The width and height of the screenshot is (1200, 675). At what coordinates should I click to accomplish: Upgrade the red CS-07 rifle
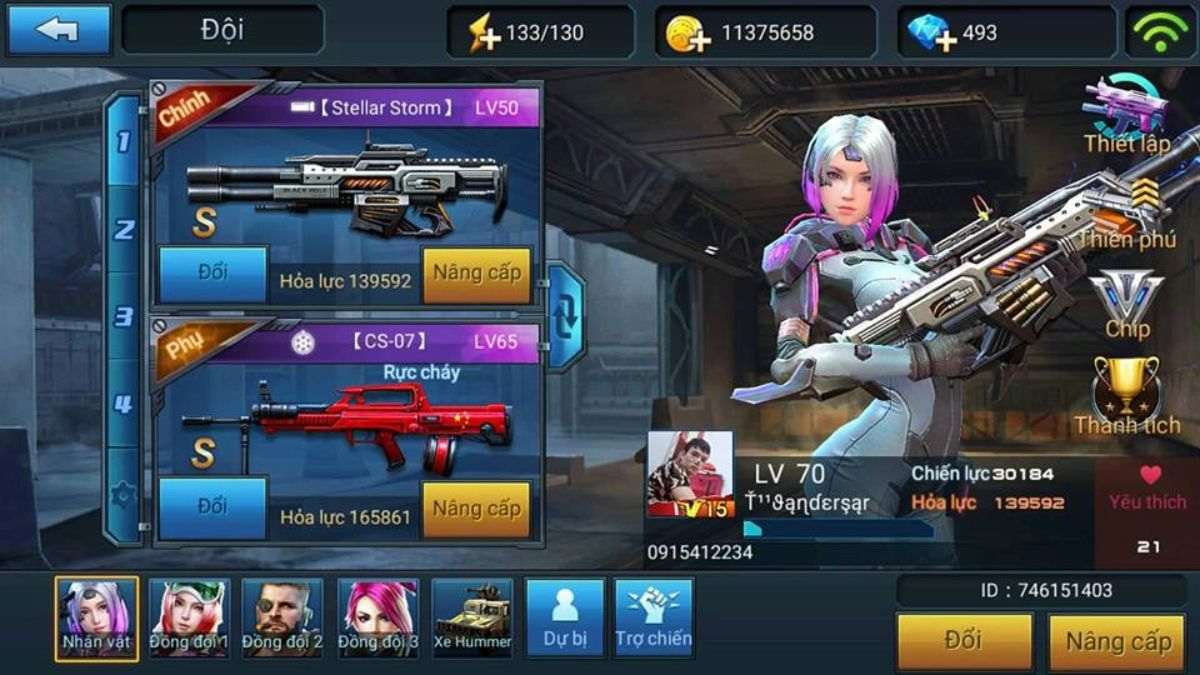coord(476,509)
